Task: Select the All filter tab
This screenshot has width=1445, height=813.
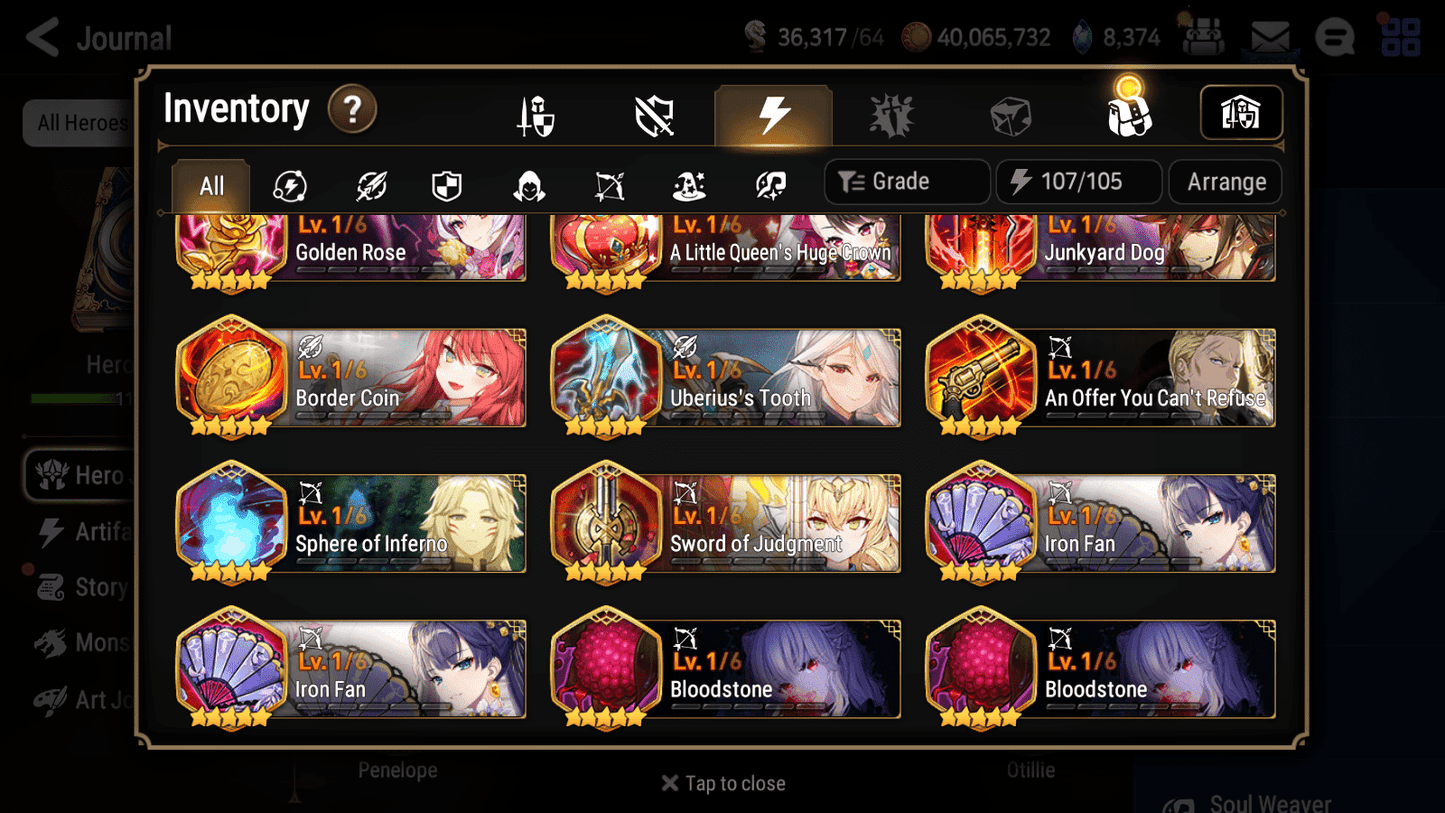Action: tap(210, 184)
